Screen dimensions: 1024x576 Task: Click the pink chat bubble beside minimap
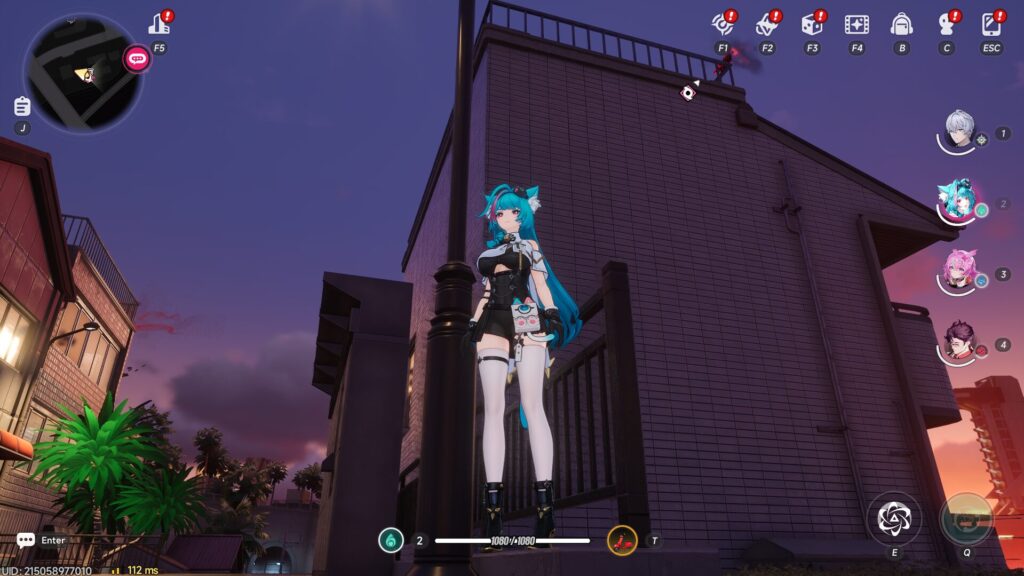pyautogui.click(x=137, y=59)
